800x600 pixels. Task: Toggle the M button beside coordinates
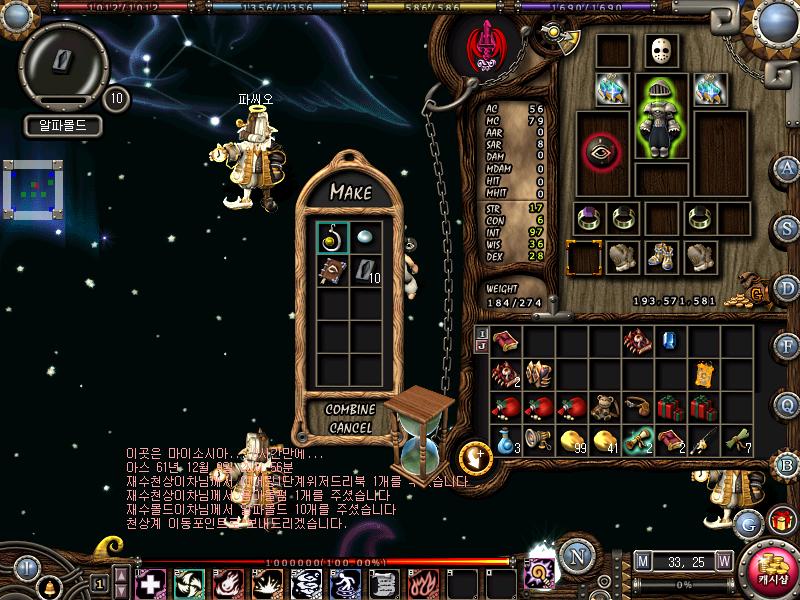click(x=642, y=561)
